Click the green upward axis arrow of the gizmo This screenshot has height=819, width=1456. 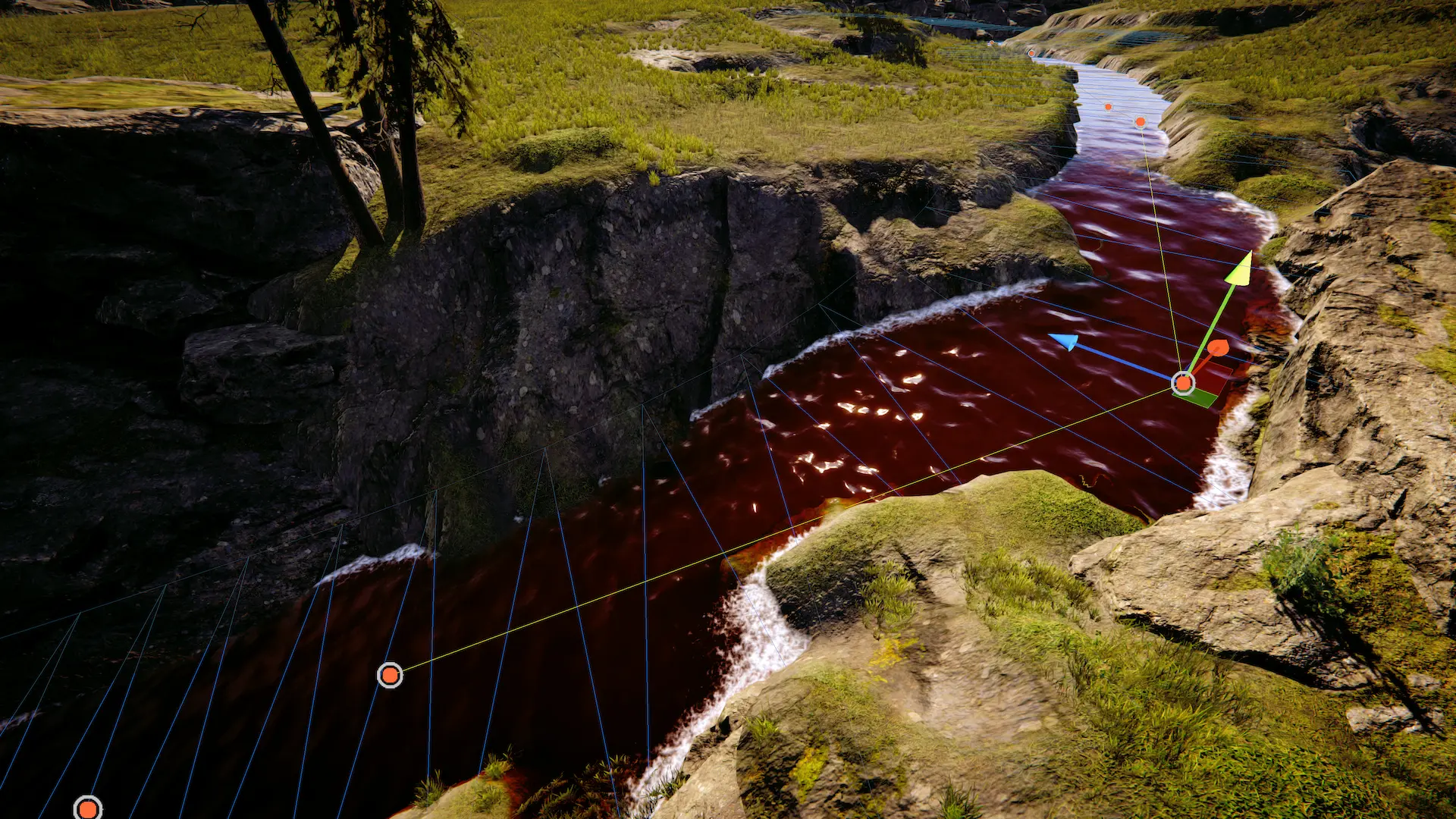[1239, 270]
